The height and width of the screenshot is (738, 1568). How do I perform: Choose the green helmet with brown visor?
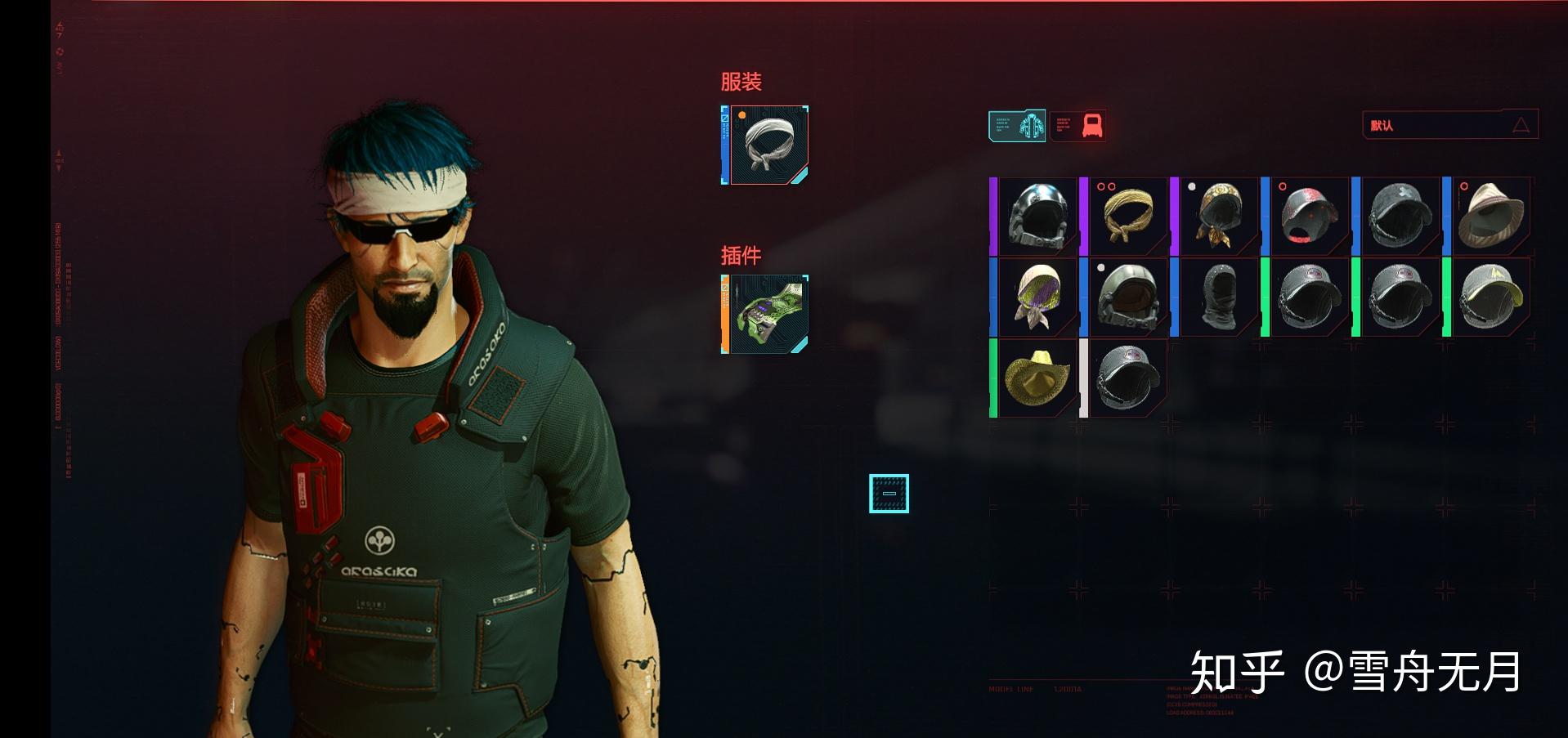pyautogui.click(x=1128, y=297)
